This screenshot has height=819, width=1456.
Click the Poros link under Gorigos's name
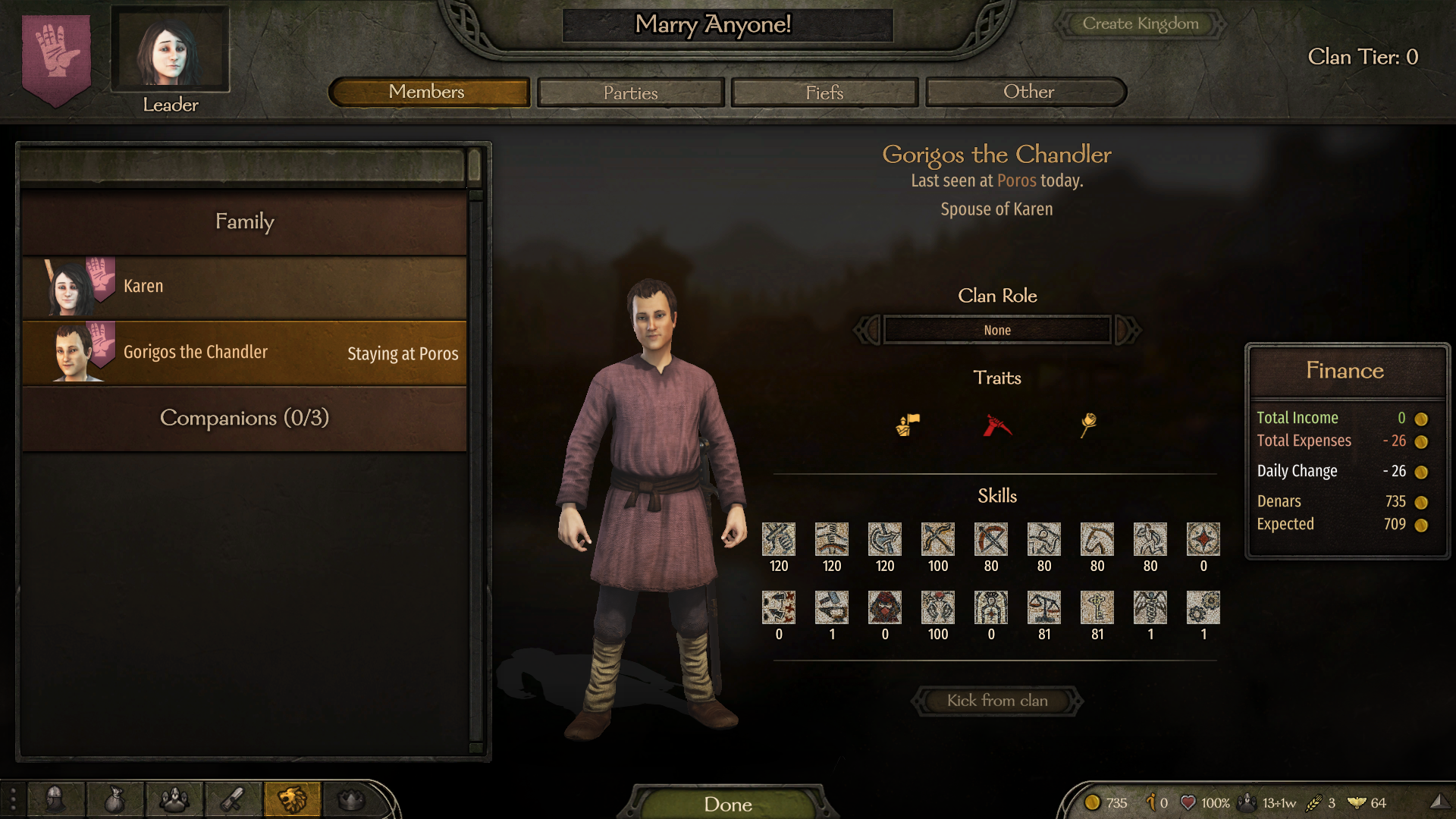(x=1016, y=181)
